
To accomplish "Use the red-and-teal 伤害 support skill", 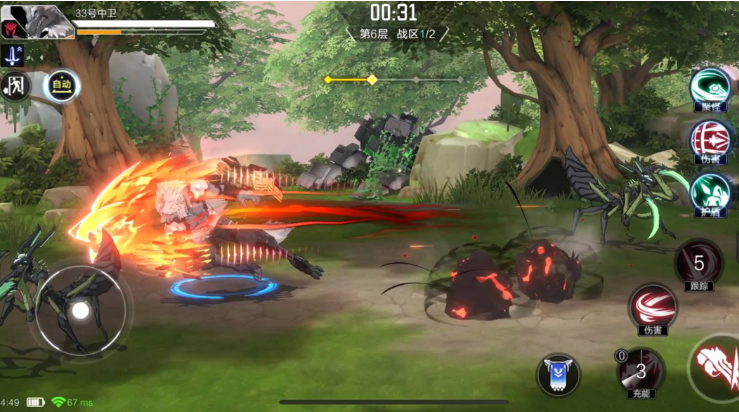I will click(x=712, y=136).
